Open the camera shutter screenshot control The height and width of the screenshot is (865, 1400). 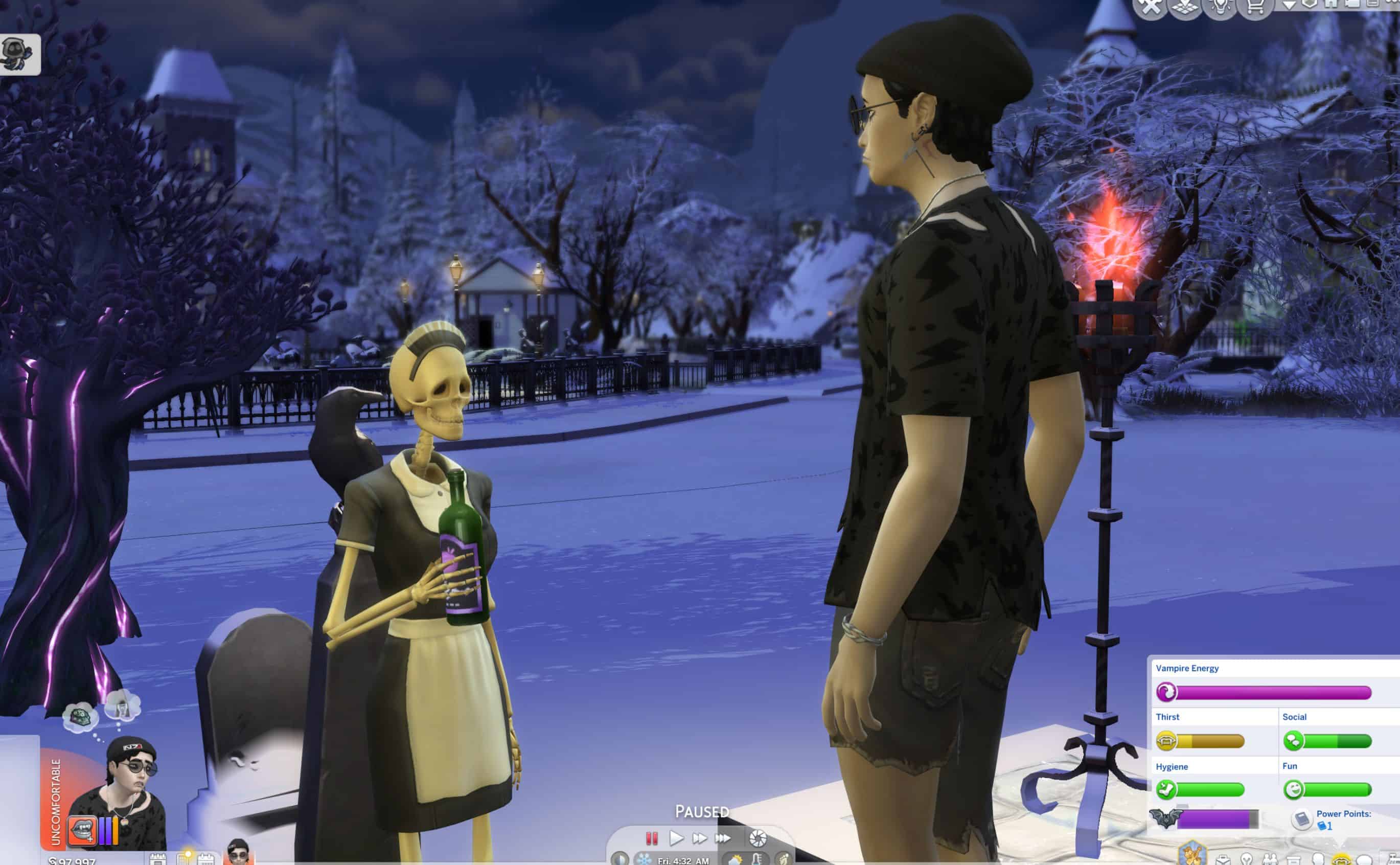[x=758, y=838]
